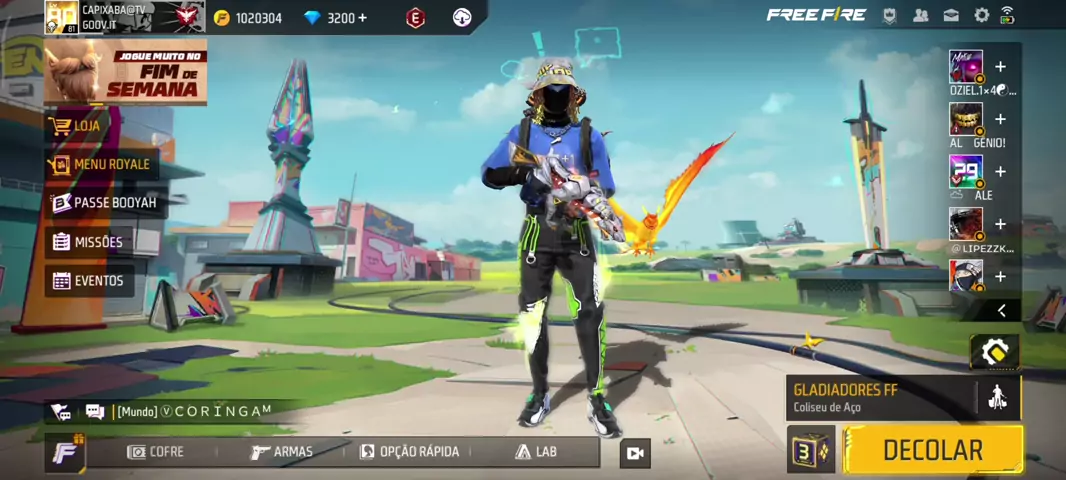Collapse the friends list with the arrow
Viewport: 1066px width, 480px height.
[x=1001, y=311]
